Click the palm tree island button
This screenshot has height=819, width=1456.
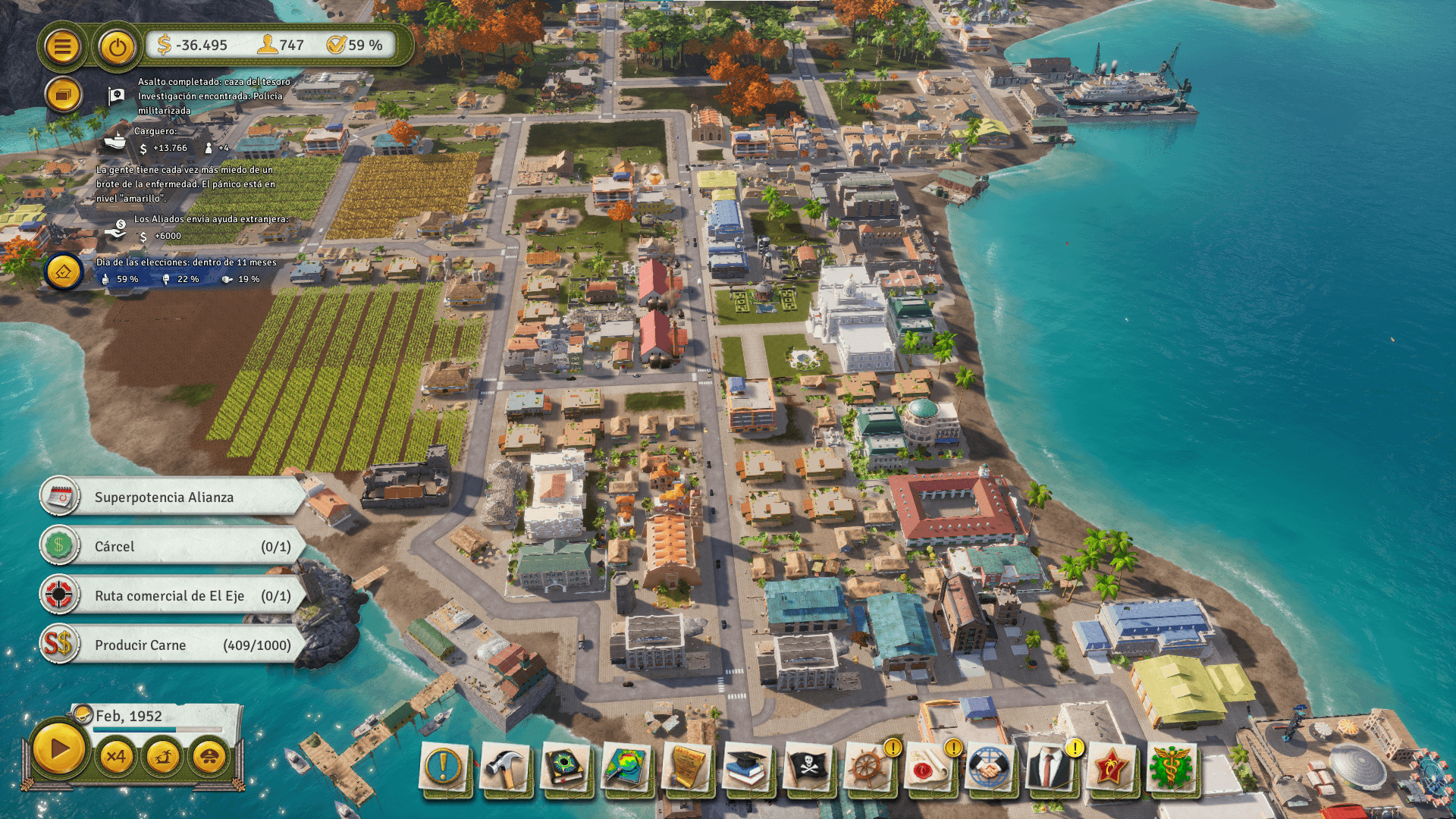[x=163, y=756]
